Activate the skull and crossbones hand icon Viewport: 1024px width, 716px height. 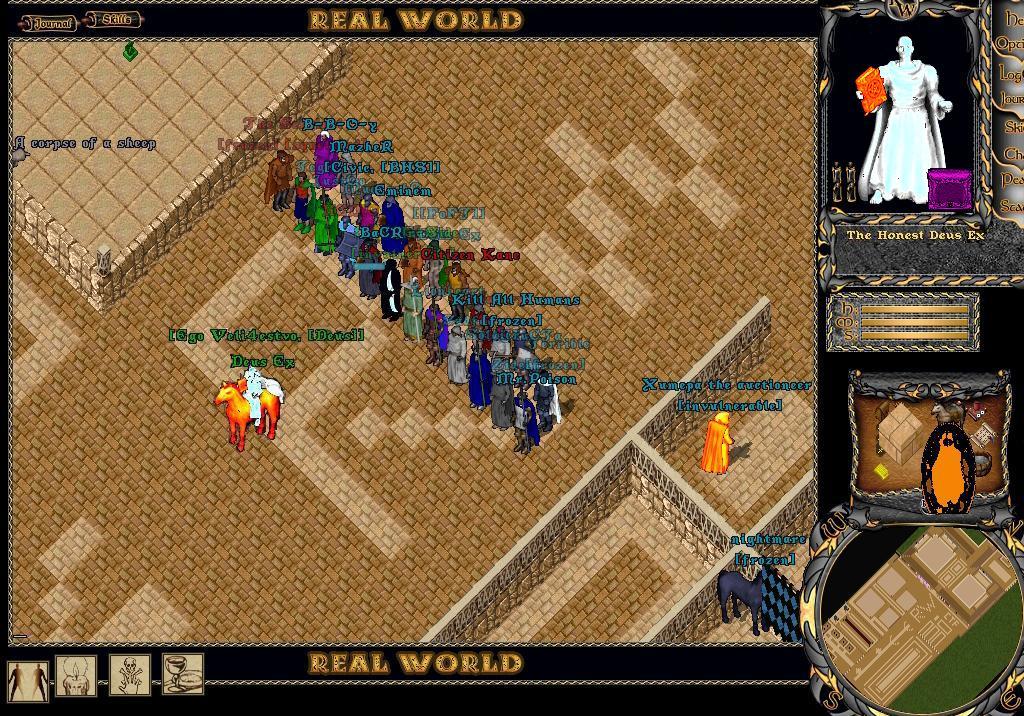130,677
